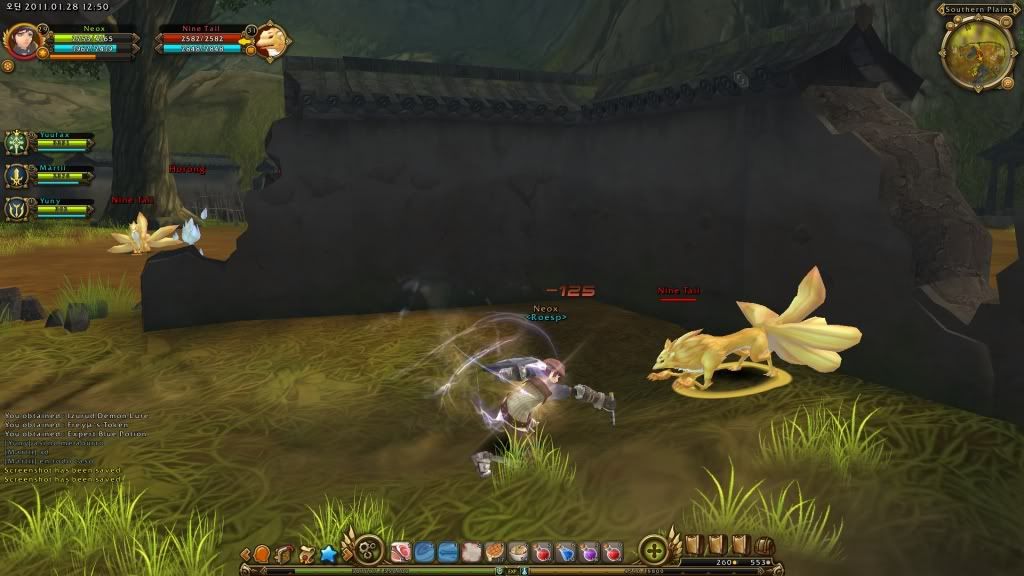Click the green plus button
Viewport: 1024px width, 576px height.
[x=653, y=550]
